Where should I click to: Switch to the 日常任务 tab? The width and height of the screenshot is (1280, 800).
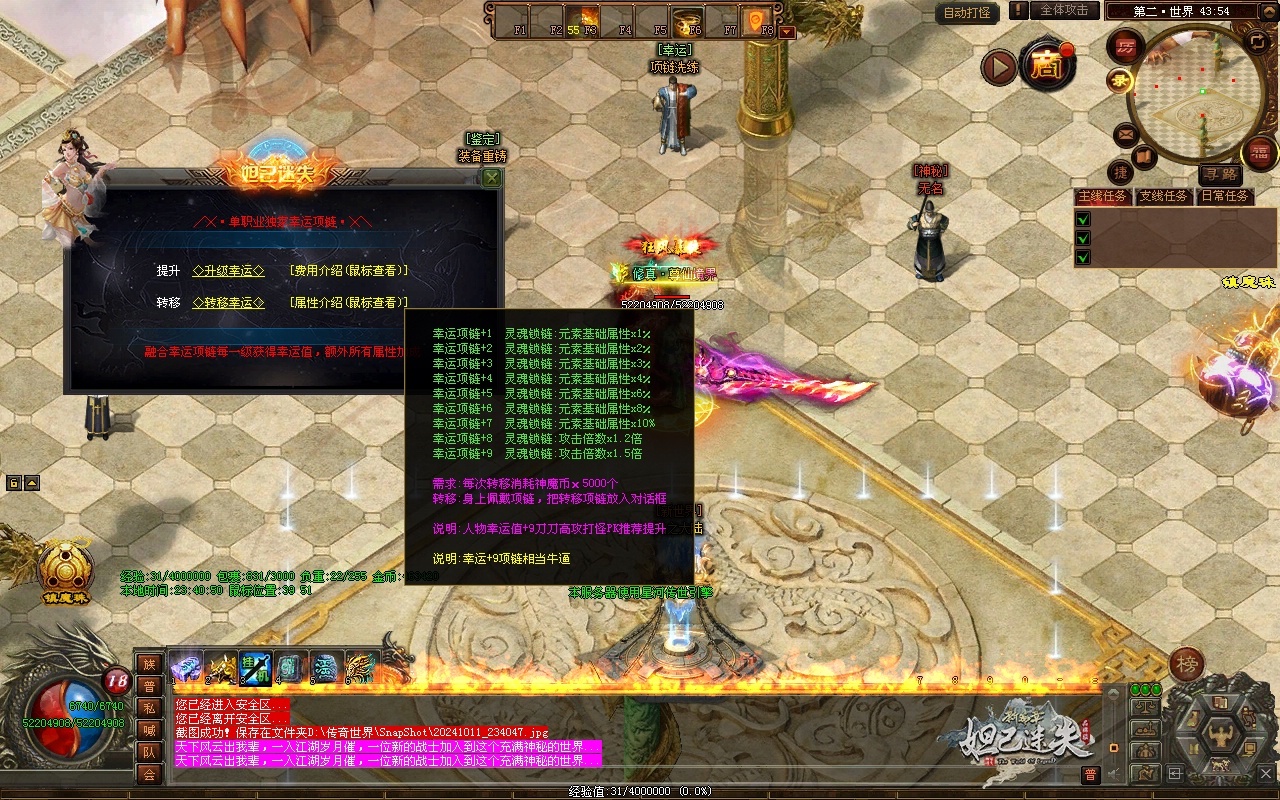[1225, 196]
